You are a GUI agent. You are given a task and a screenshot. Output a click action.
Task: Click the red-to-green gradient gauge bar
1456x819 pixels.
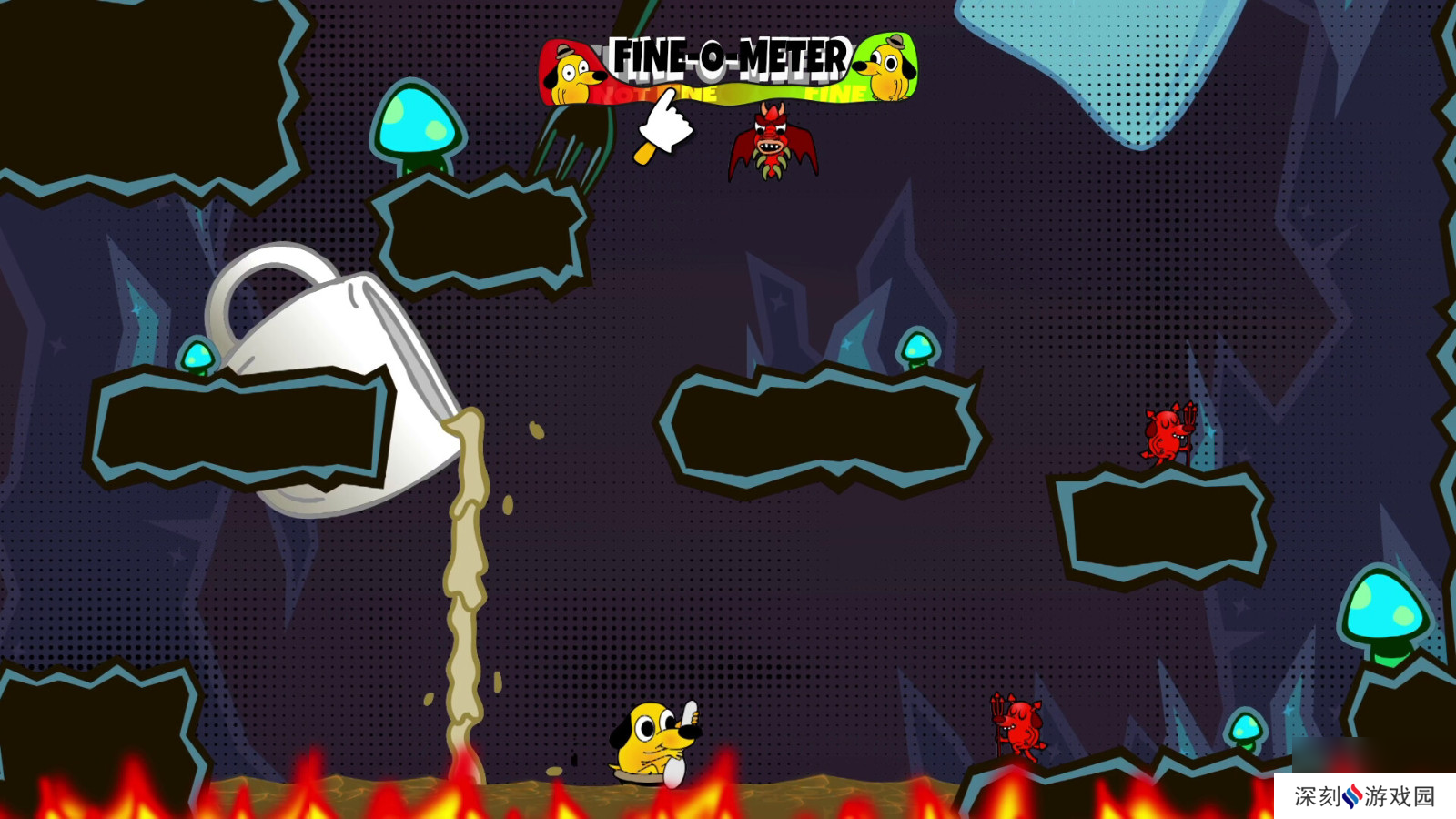(728, 93)
